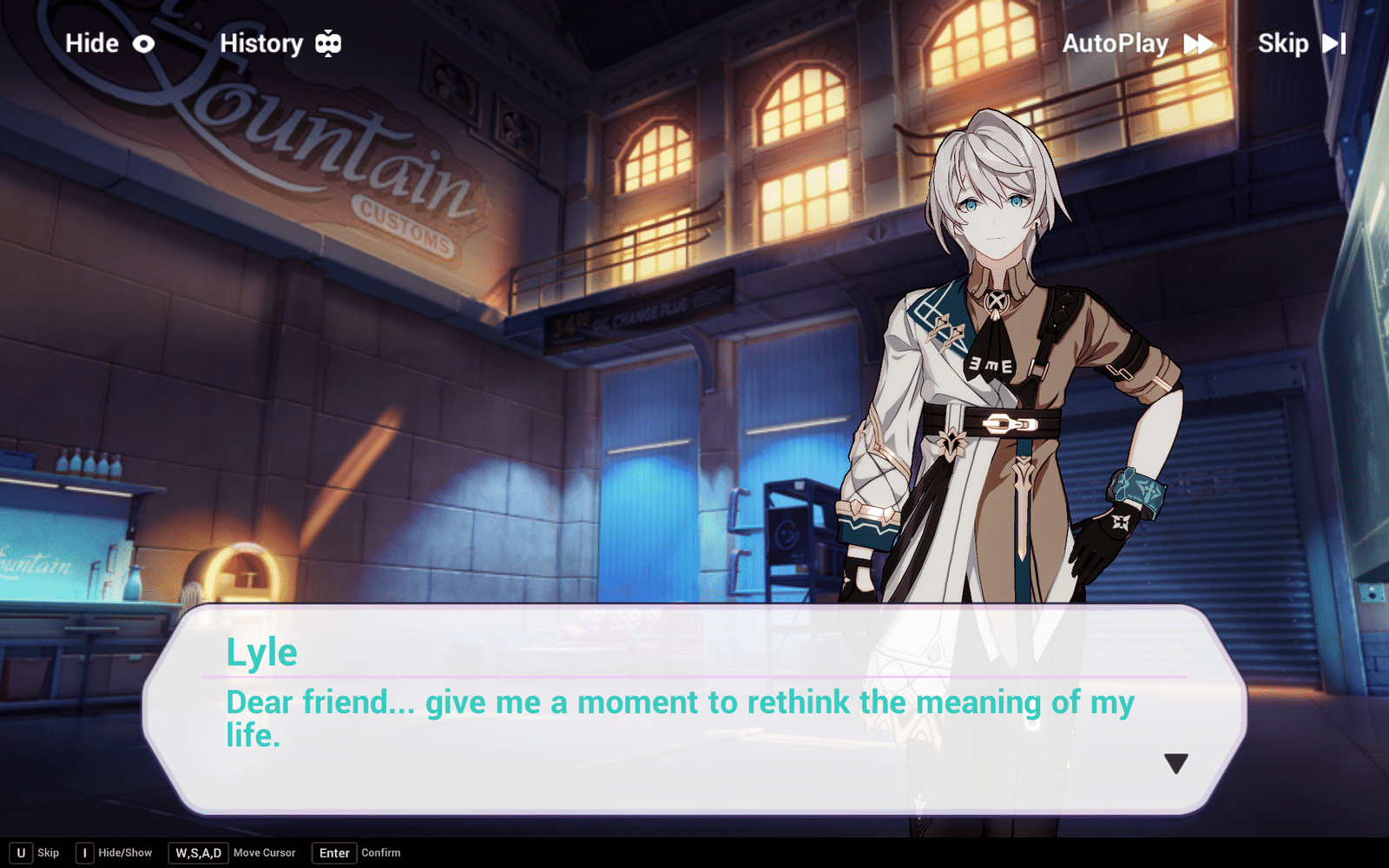1389x868 pixels.
Task: Click the Enter key hint icon for Confirm
Action: (333, 852)
